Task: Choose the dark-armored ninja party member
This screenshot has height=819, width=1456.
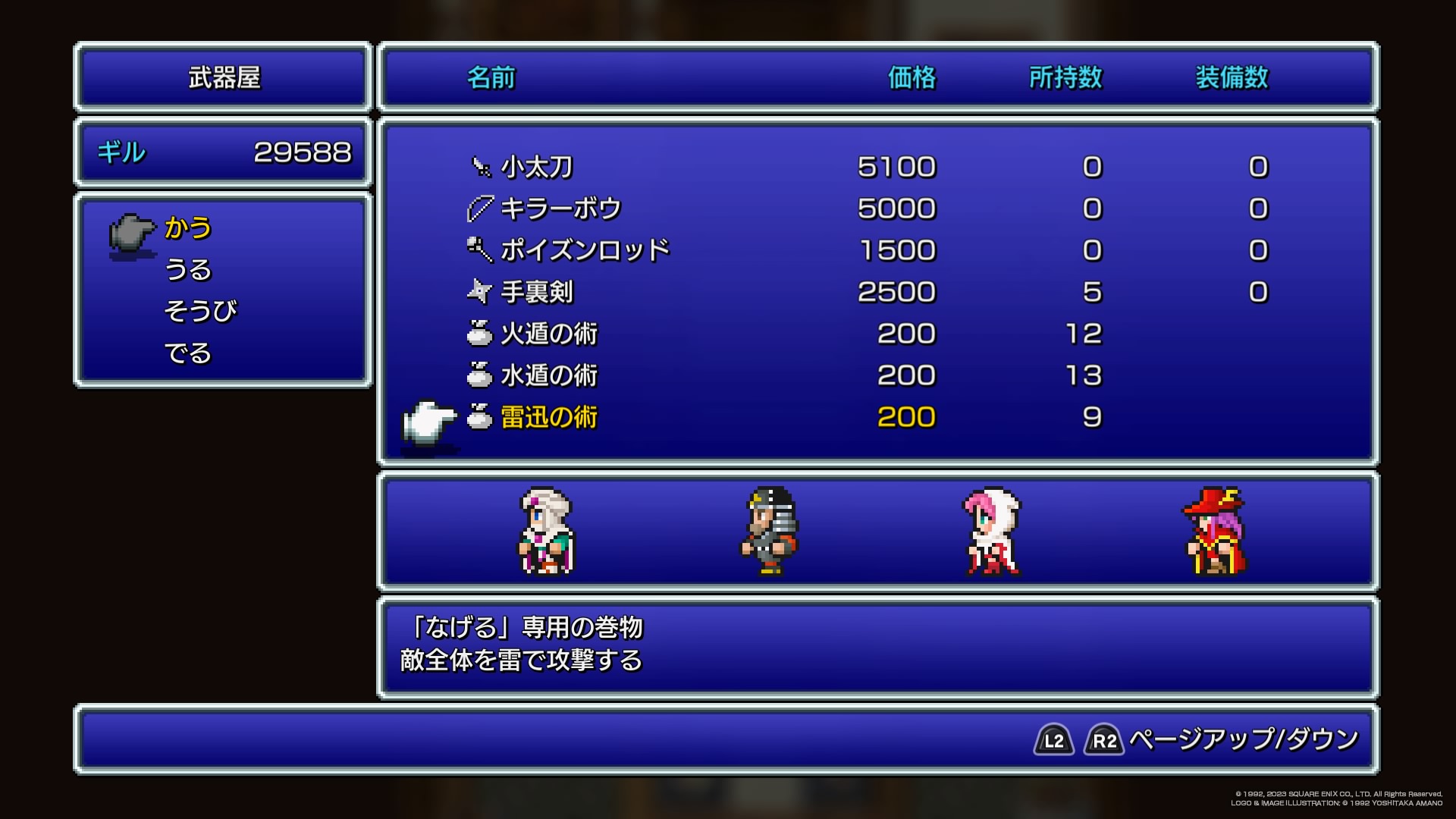Action: [769, 531]
